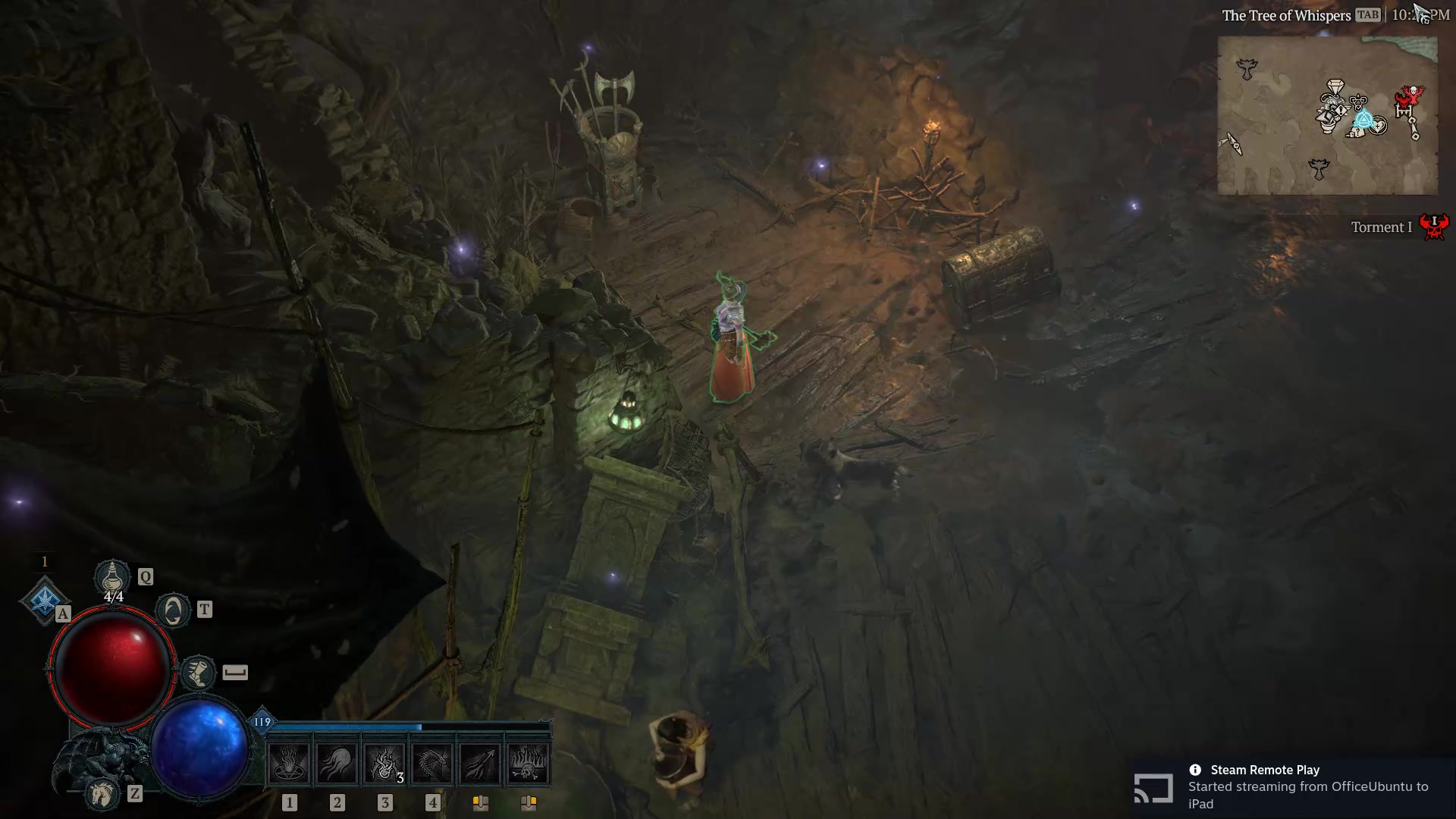Activate the skill showing 3 charges
Image resolution: width=1456 pixels, height=819 pixels.
[383, 762]
